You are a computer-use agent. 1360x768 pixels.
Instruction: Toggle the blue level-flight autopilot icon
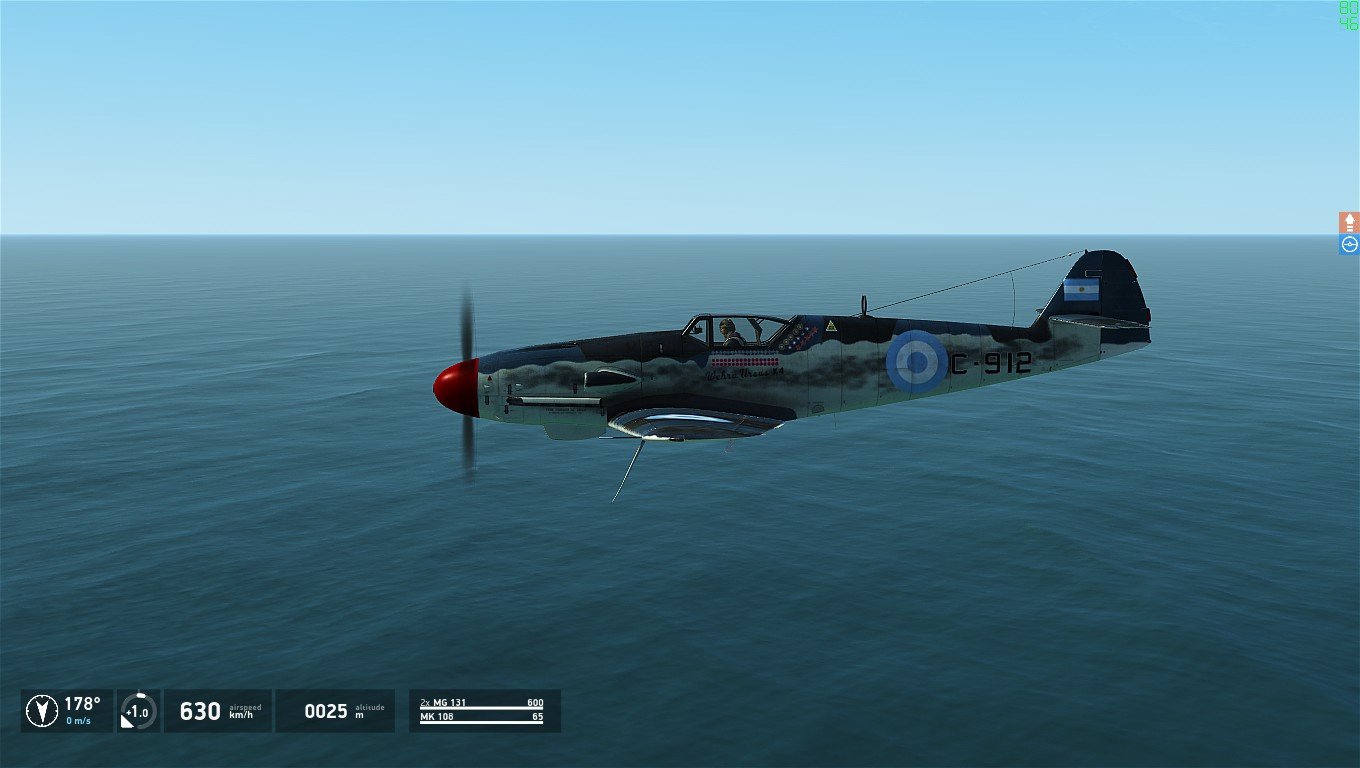coord(1349,244)
